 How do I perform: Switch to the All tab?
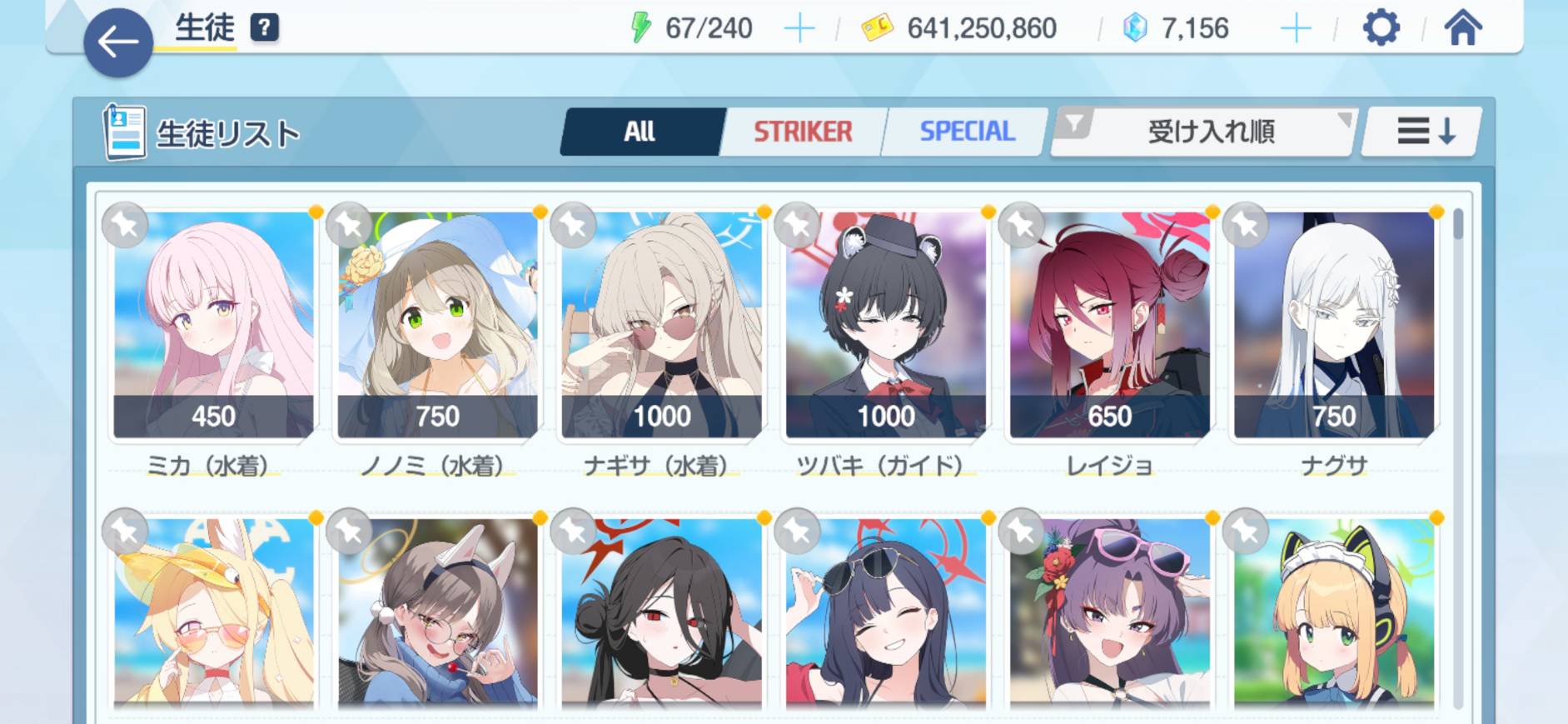pyautogui.click(x=640, y=132)
